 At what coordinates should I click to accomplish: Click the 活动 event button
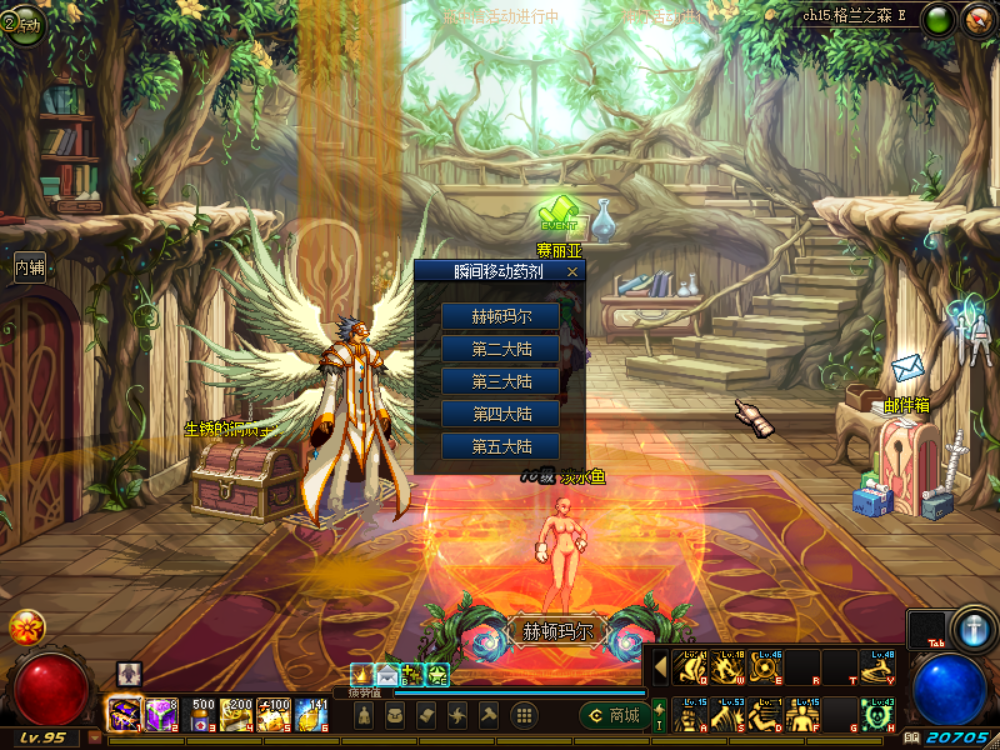(24, 22)
